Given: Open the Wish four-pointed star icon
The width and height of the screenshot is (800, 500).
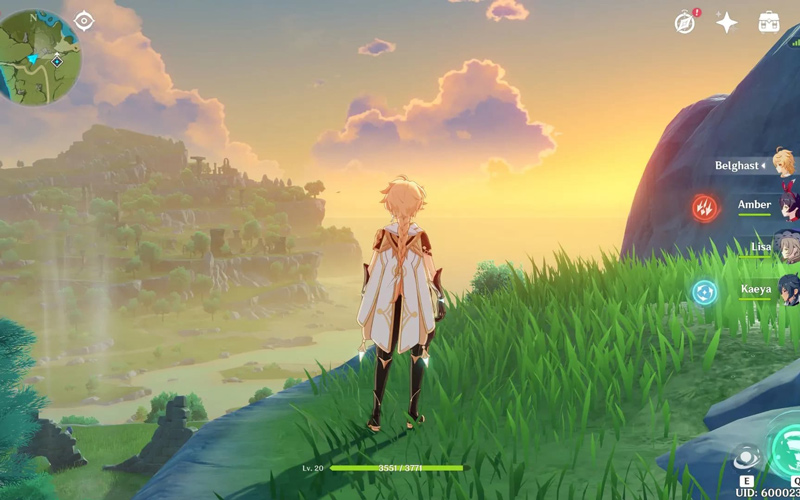Looking at the screenshot, I should tap(727, 23).
